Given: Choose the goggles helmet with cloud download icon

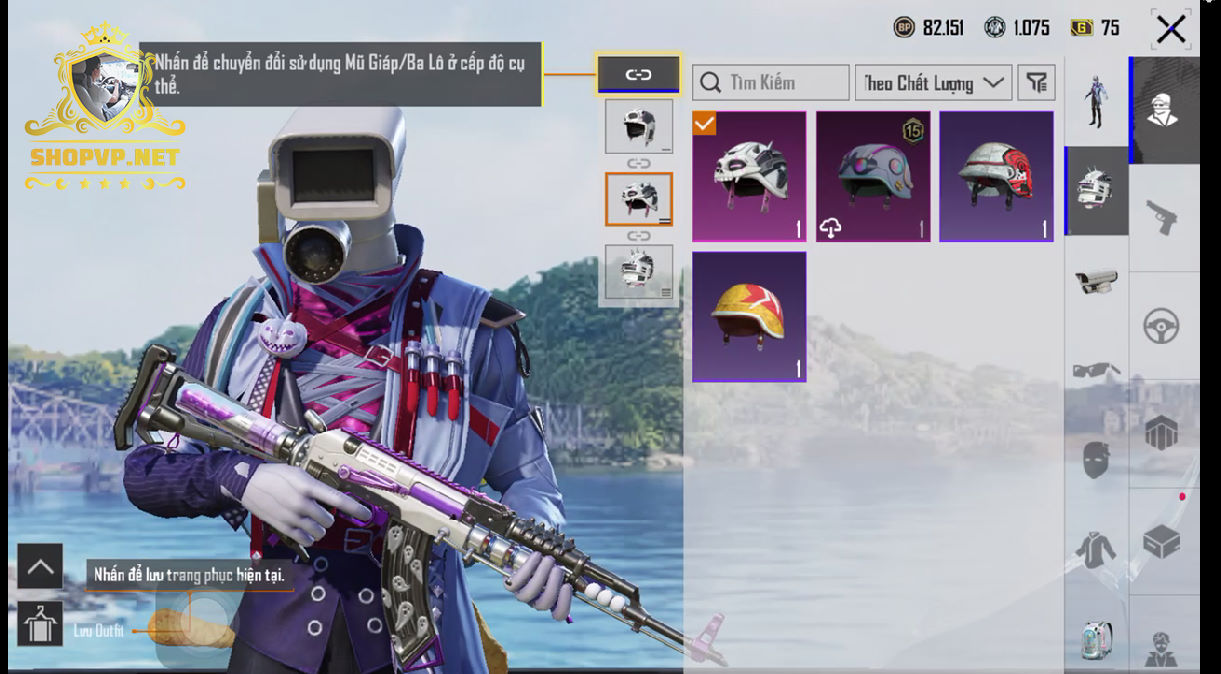Looking at the screenshot, I should click(872, 176).
